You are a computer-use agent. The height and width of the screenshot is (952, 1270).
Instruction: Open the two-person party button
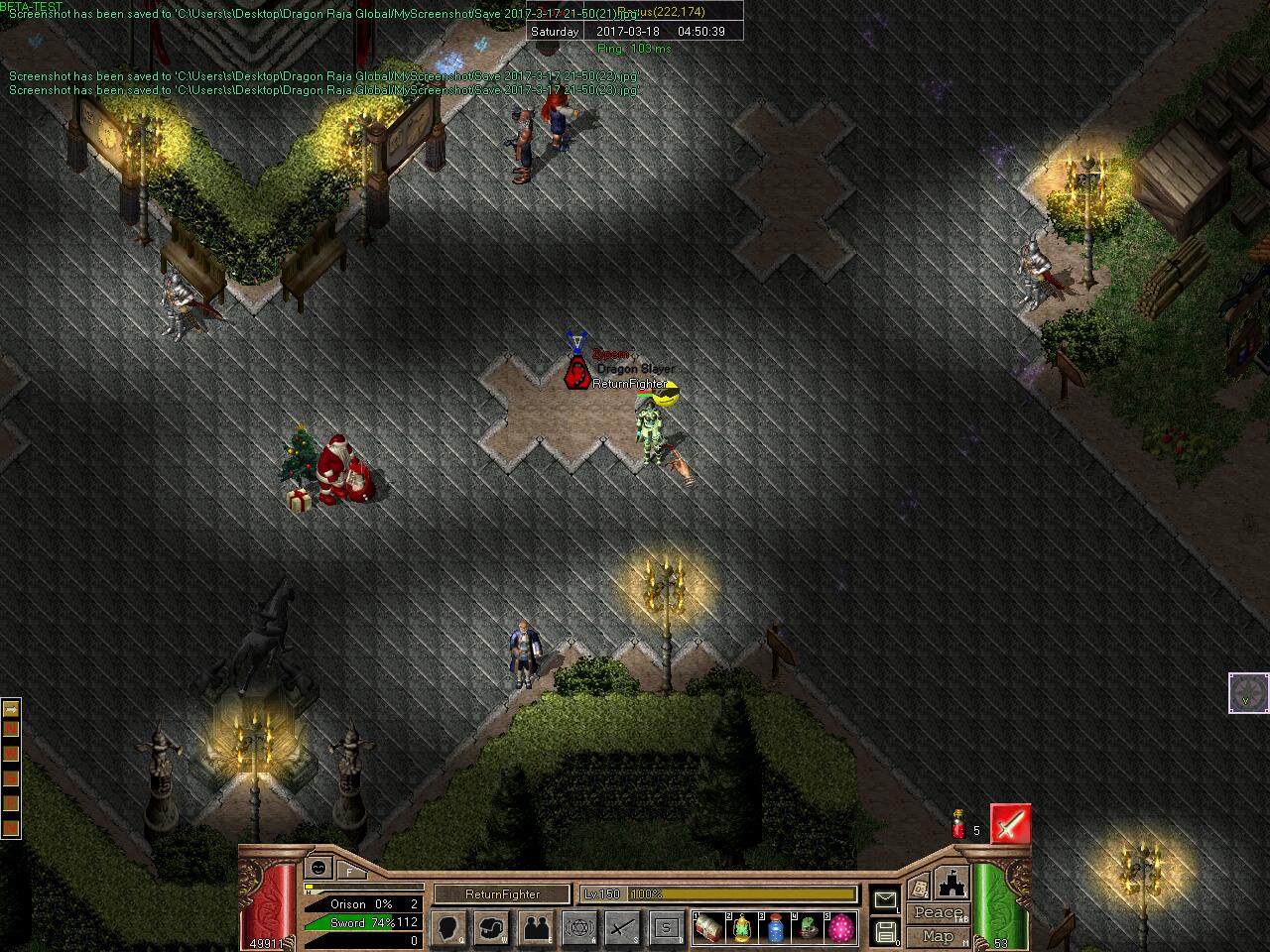pyautogui.click(x=537, y=928)
